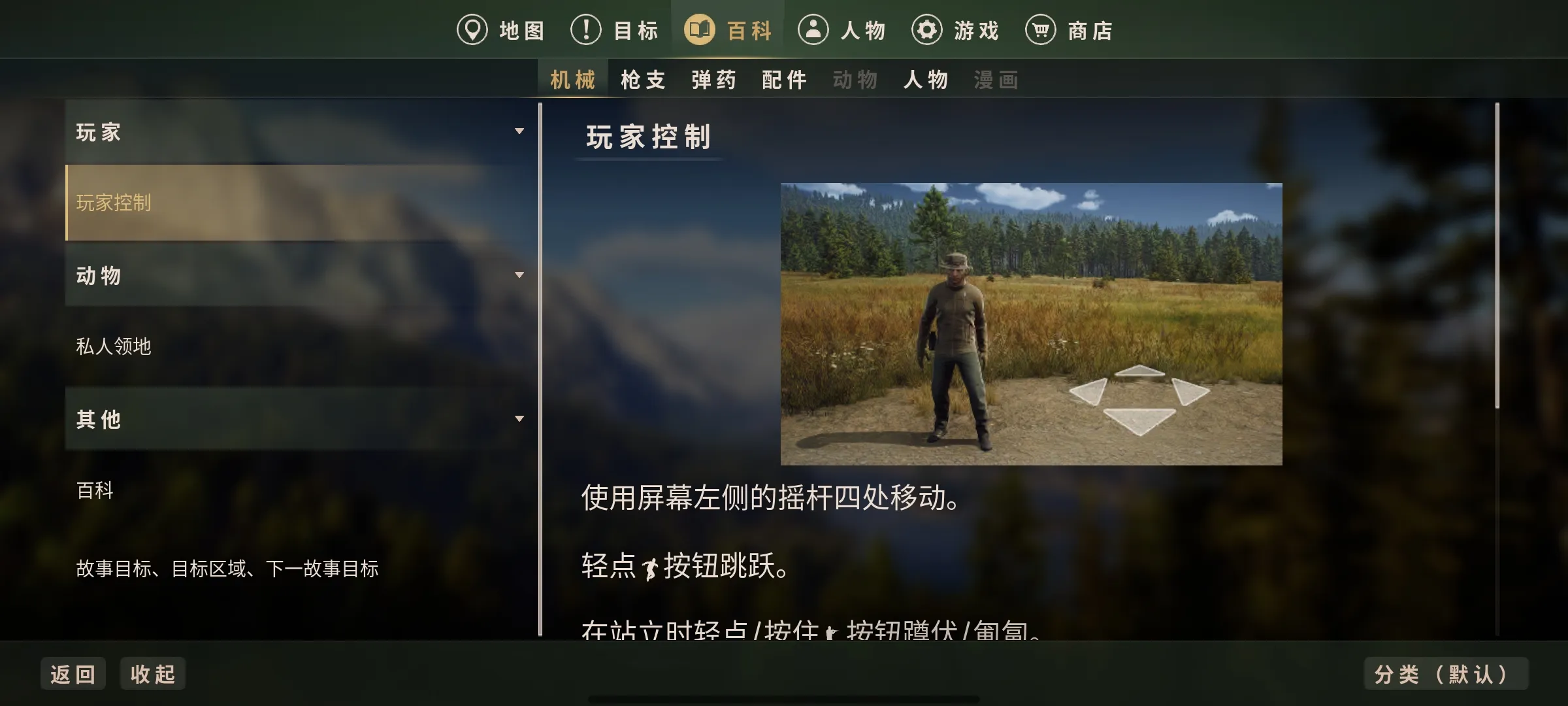1568x706 pixels.
Task: Click the 返回 button
Action: 73,673
